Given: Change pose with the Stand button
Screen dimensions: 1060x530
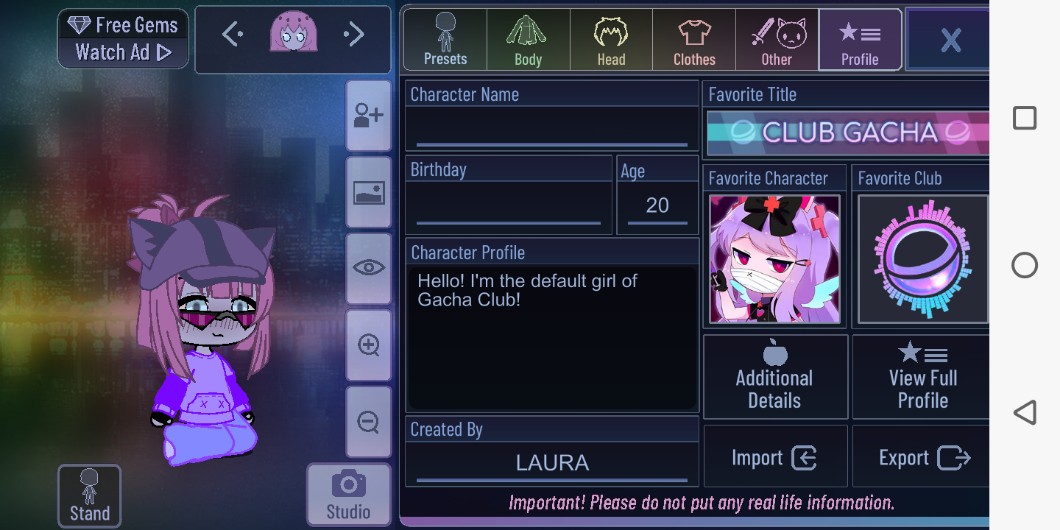Looking at the screenshot, I should [x=89, y=496].
